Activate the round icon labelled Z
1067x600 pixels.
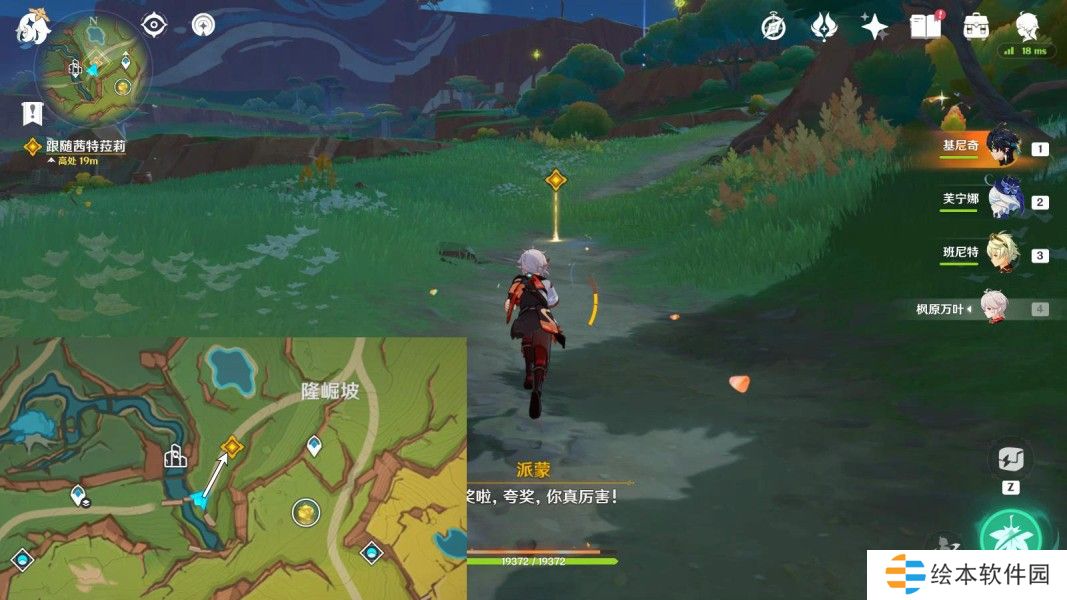point(1010,460)
